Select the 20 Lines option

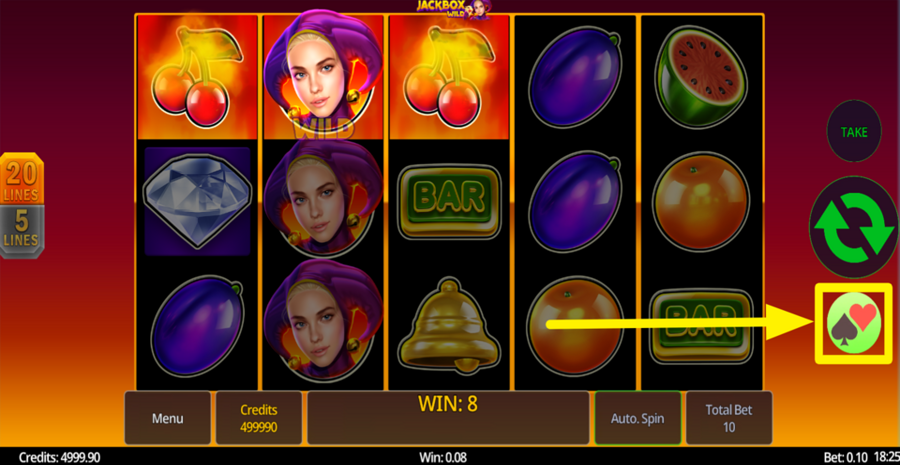[21, 180]
